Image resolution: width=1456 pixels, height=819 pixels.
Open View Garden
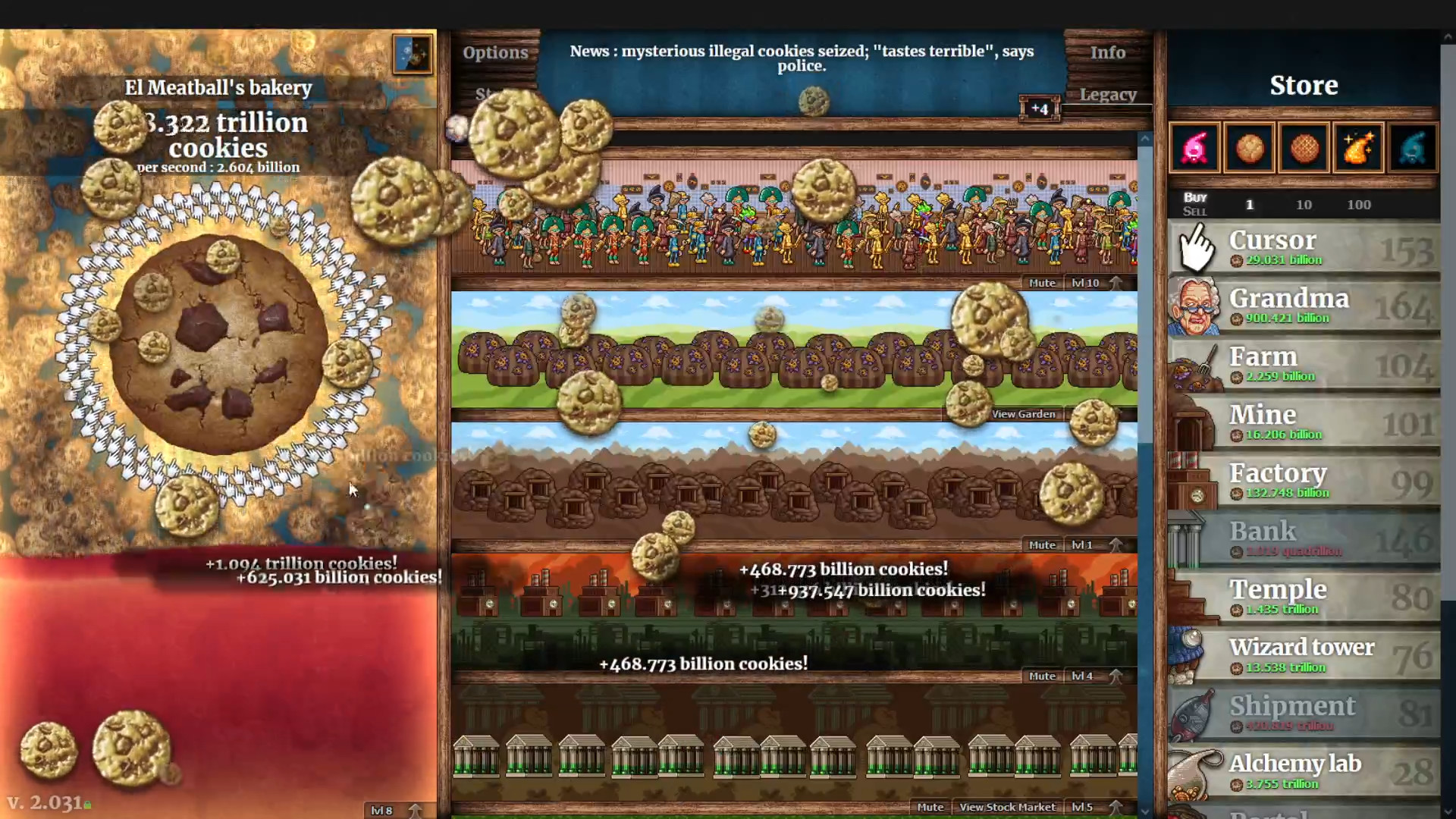(x=1023, y=414)
